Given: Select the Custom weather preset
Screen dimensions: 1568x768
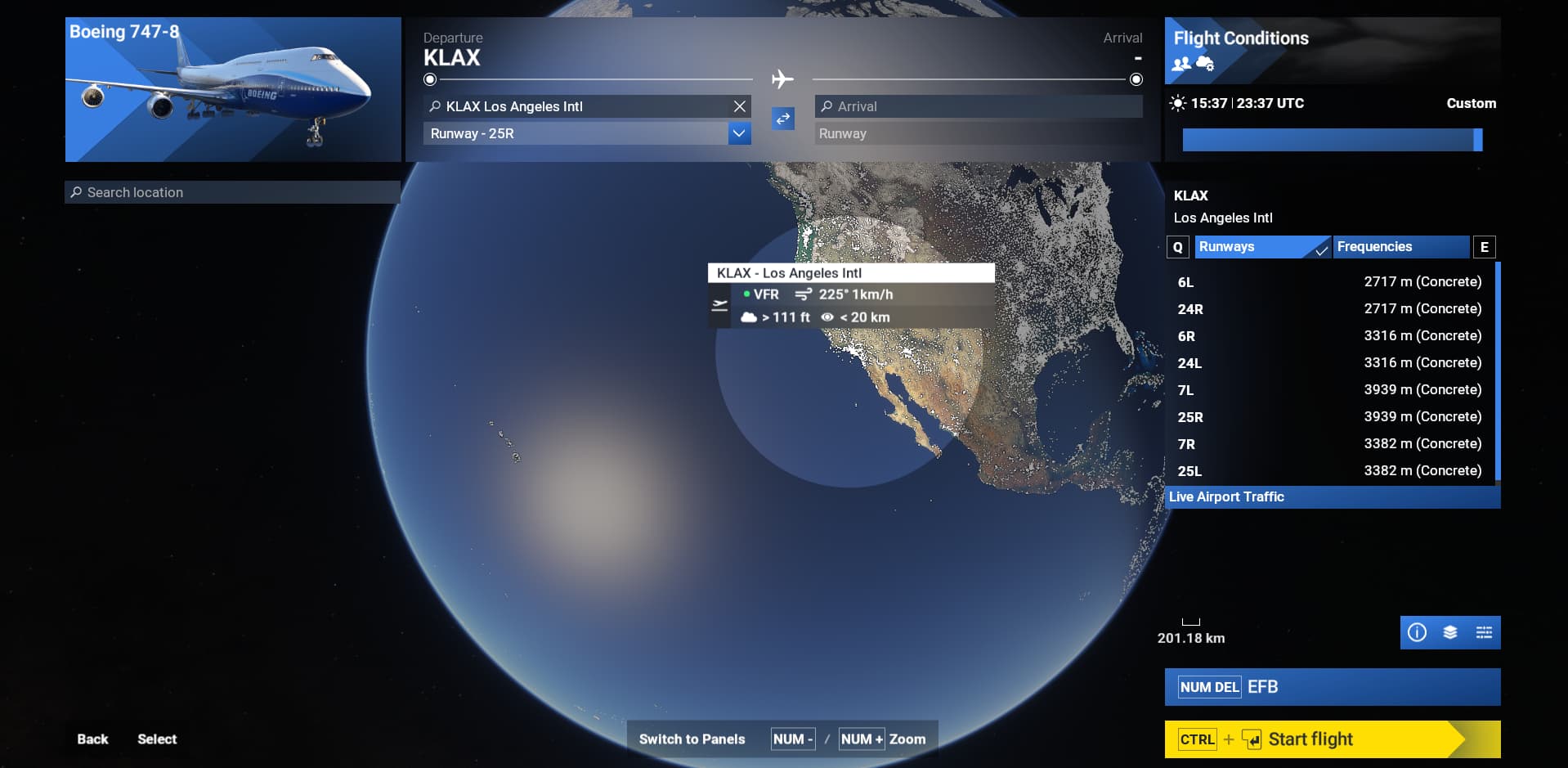Looking at the screenshot, I should tap(1470, 103).
